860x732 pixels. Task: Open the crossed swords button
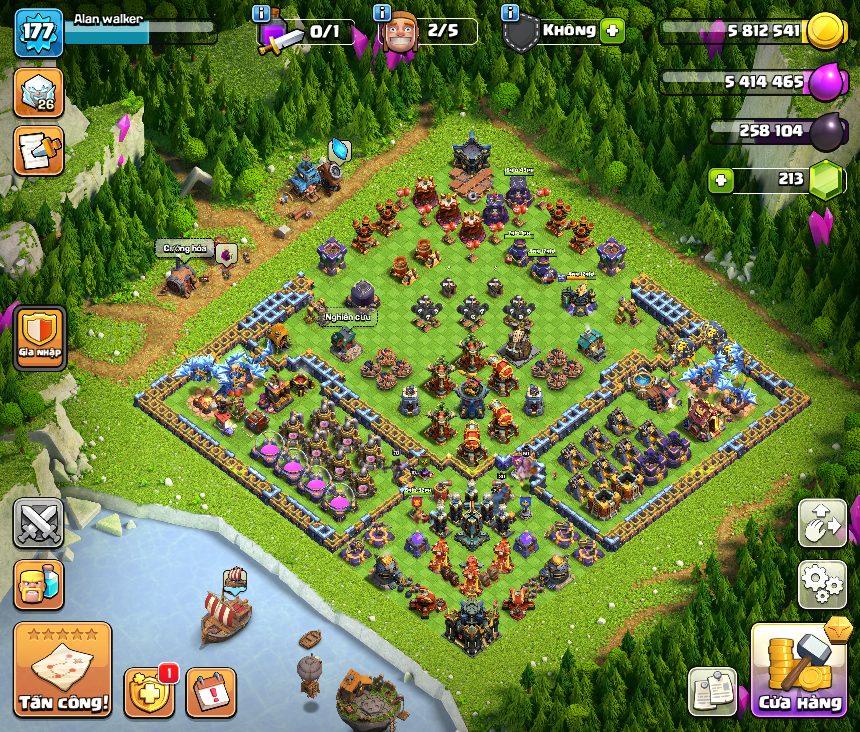click(38, 523)
